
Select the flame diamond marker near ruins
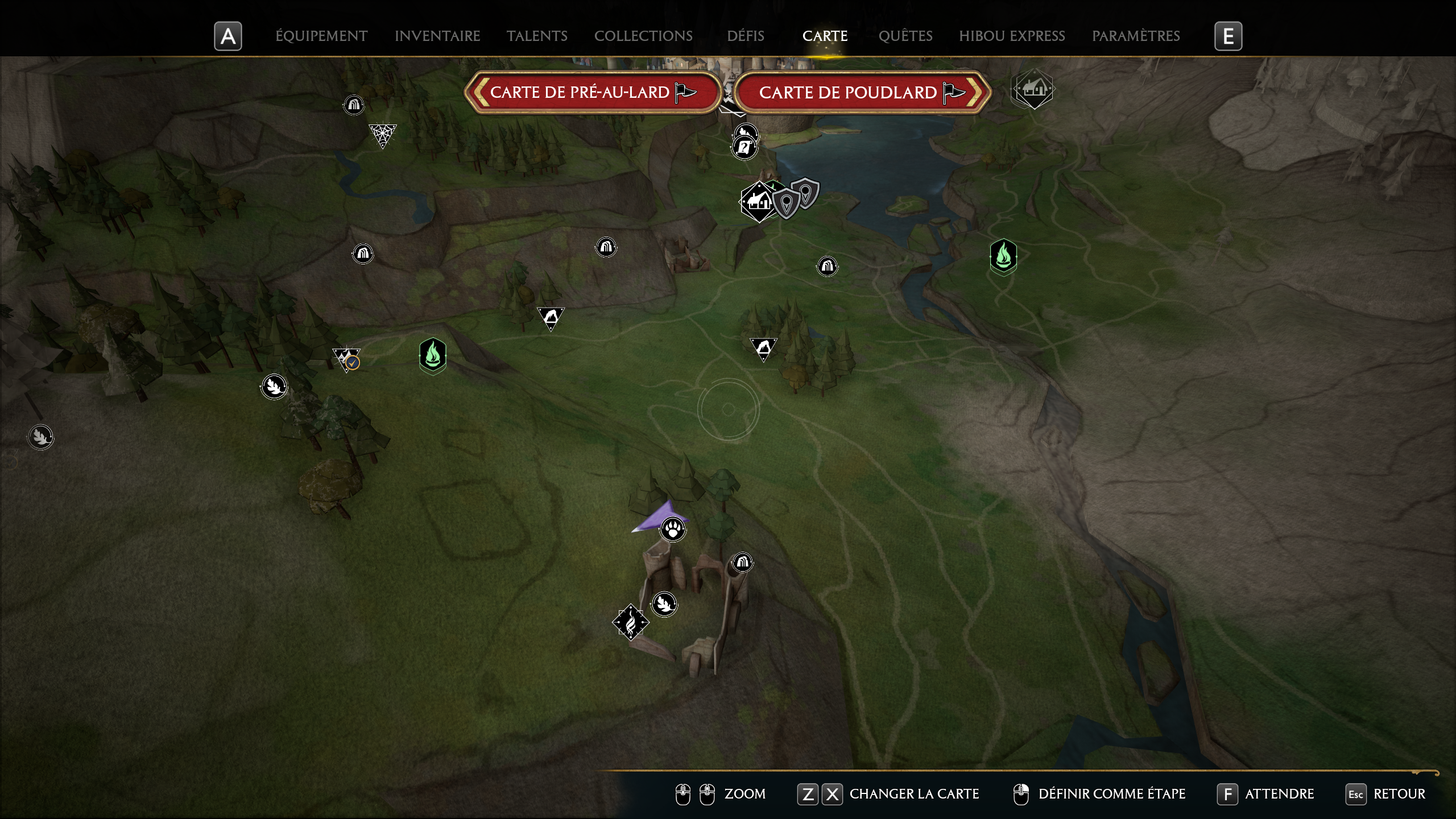click(630, 622)
